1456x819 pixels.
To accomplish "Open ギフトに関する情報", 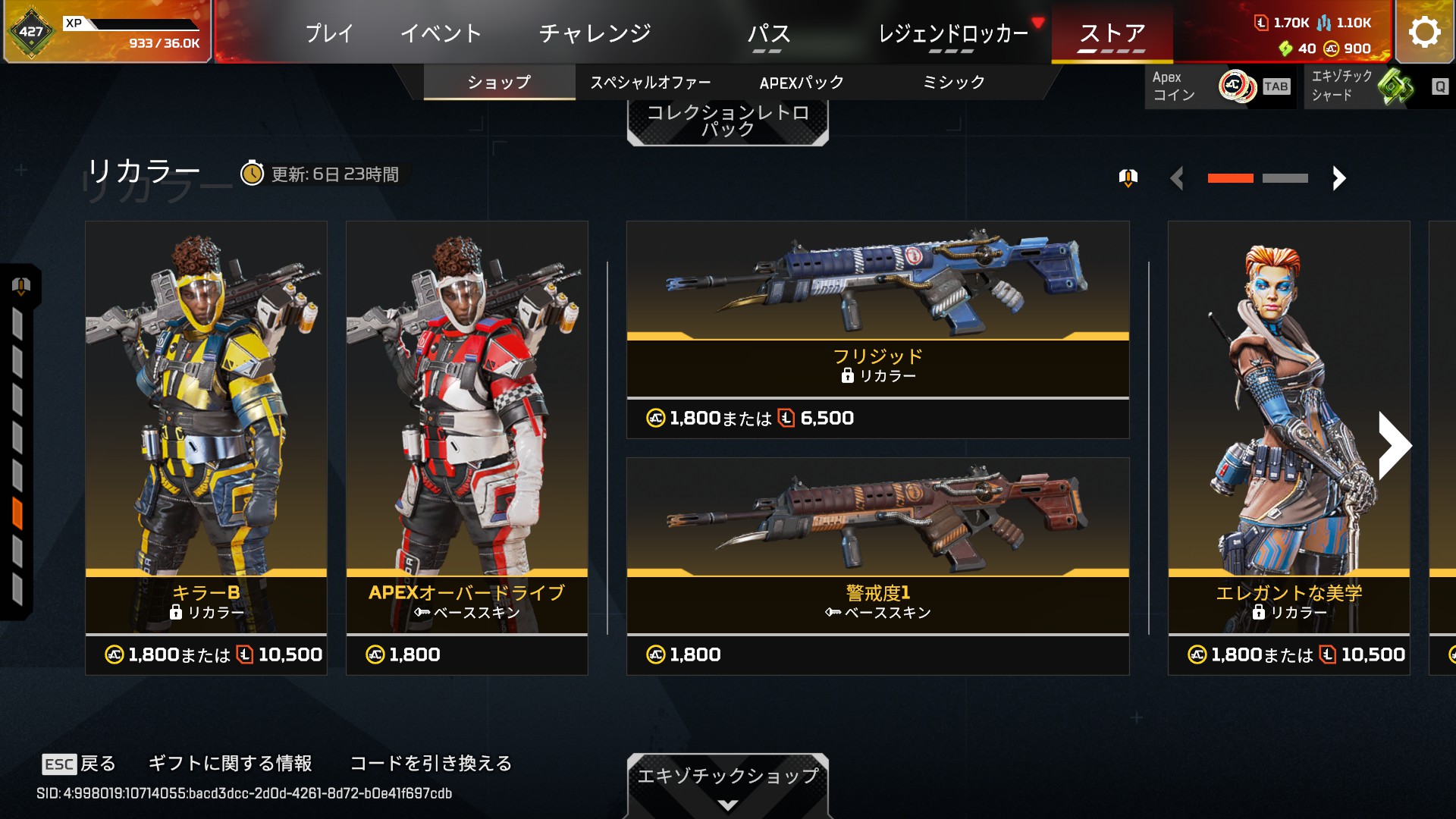I will click(x=230, y=763).
